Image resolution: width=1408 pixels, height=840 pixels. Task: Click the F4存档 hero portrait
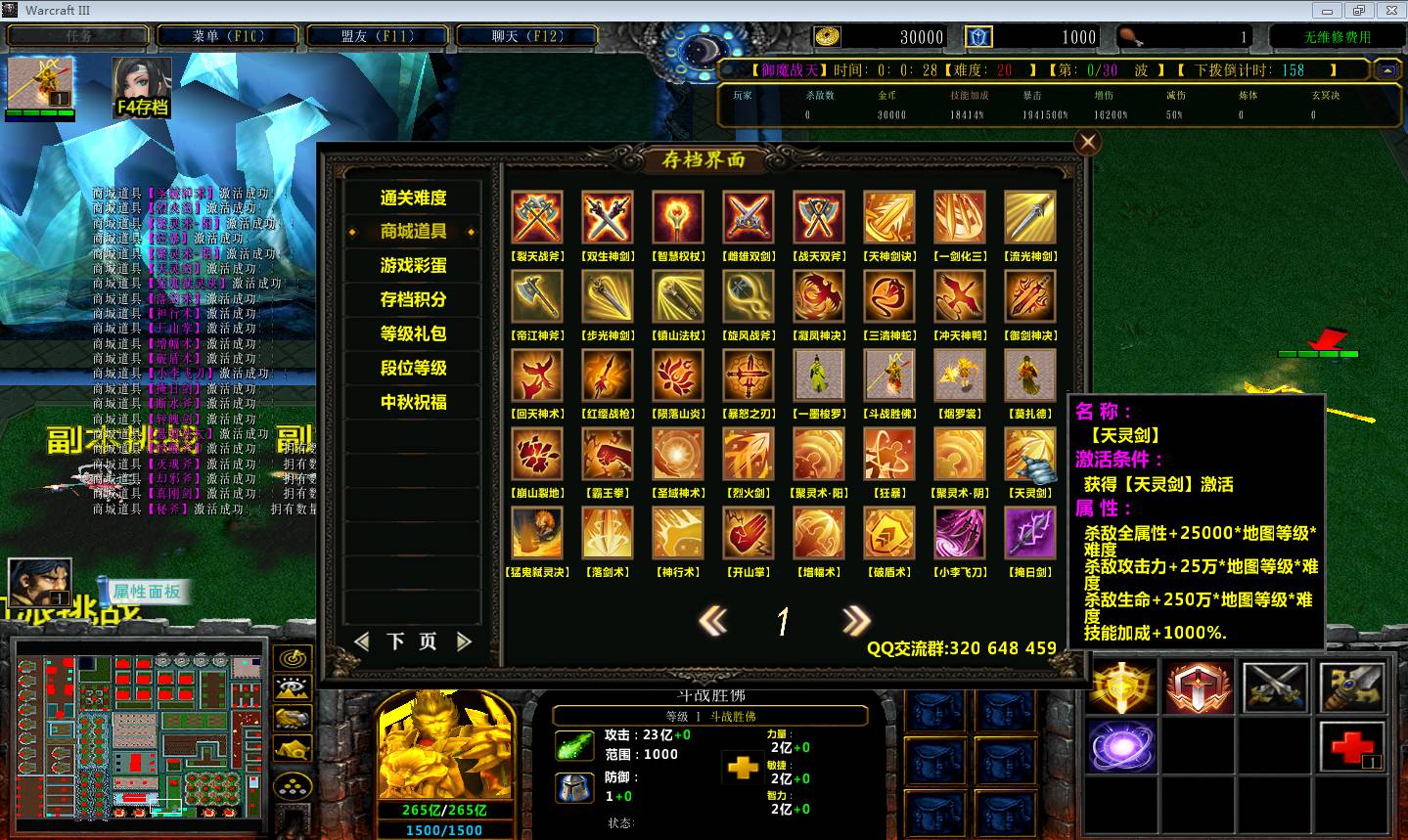click(x=142, y=86)
